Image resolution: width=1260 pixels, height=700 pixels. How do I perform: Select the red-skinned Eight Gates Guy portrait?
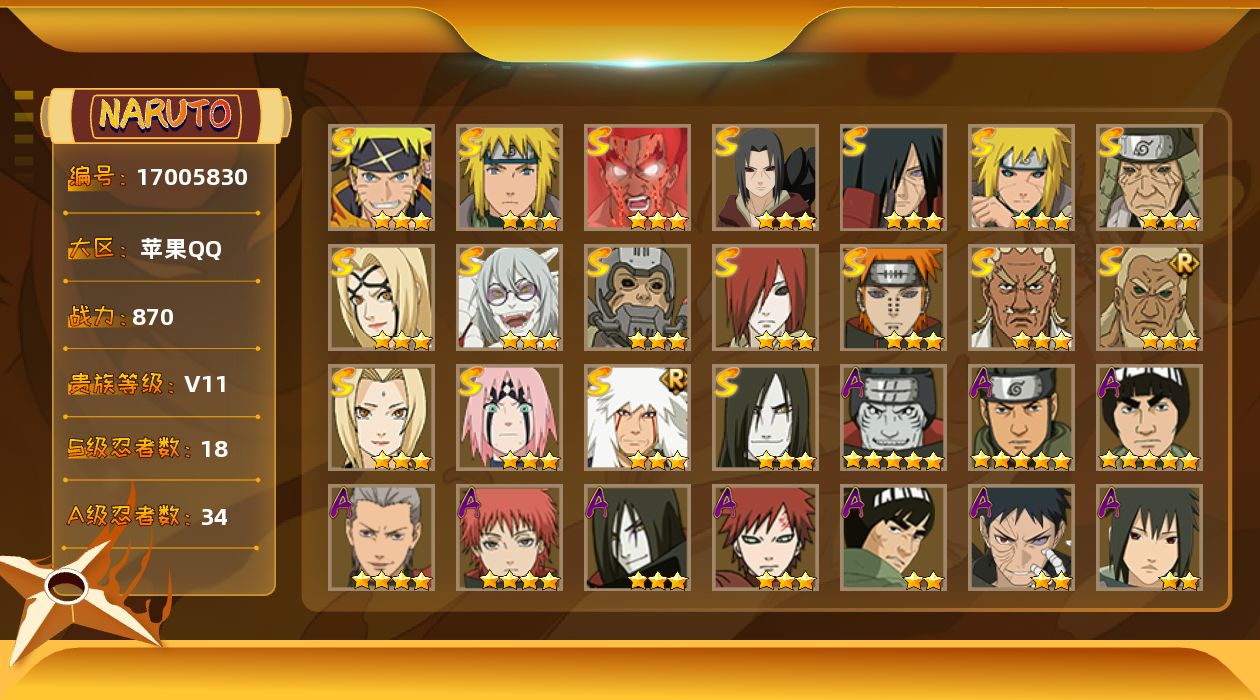pos(637,178)
